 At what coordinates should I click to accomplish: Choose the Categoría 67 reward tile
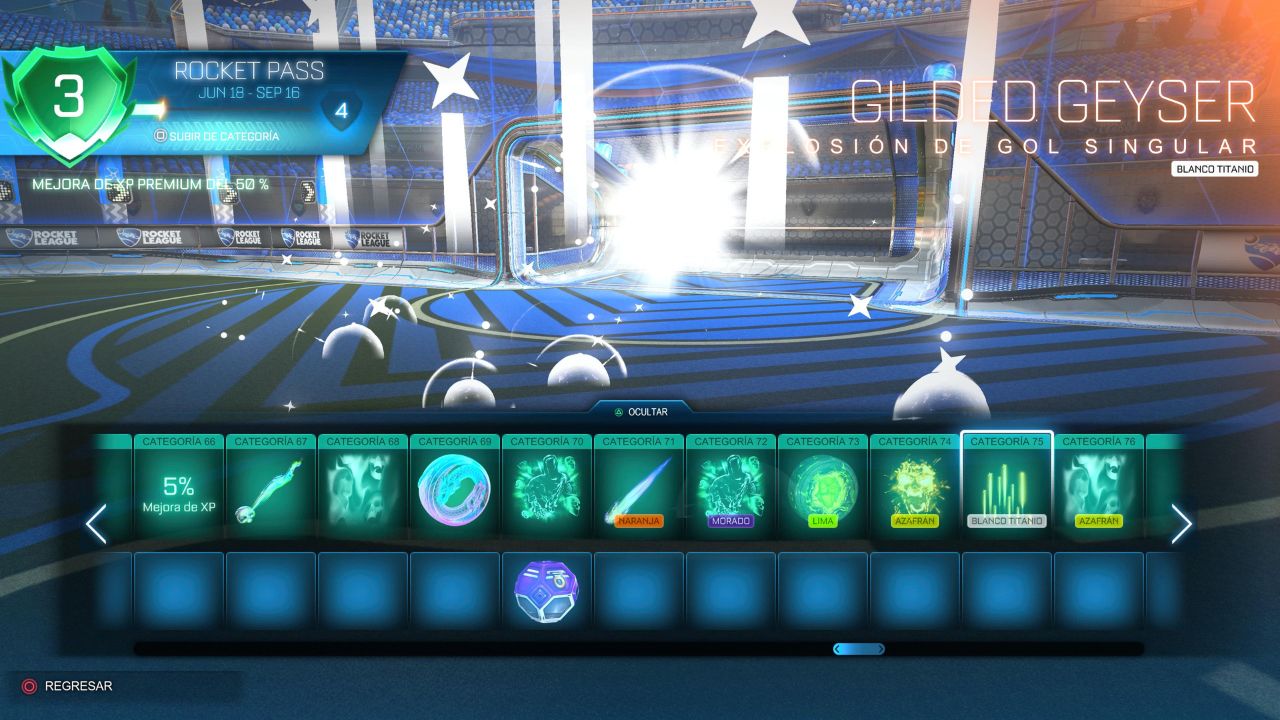(x=270, y=487)
